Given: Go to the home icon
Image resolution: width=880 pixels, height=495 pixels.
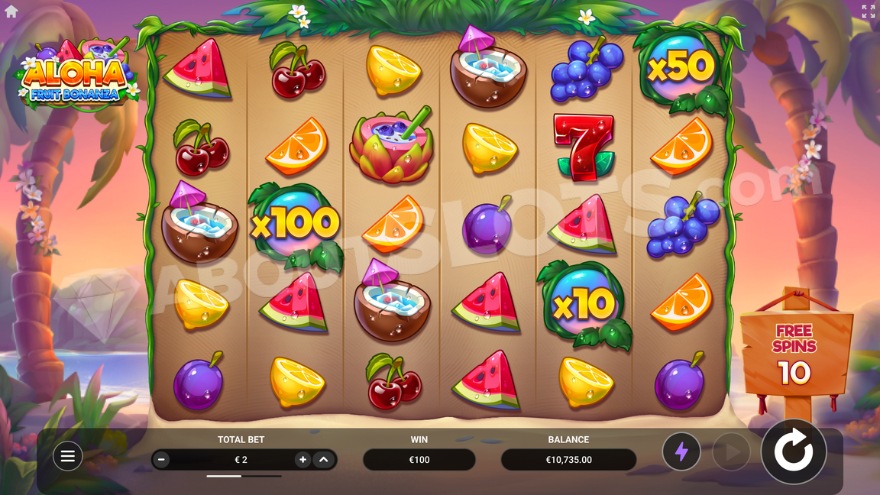Looking at the screenshot, I should (12, 11).
